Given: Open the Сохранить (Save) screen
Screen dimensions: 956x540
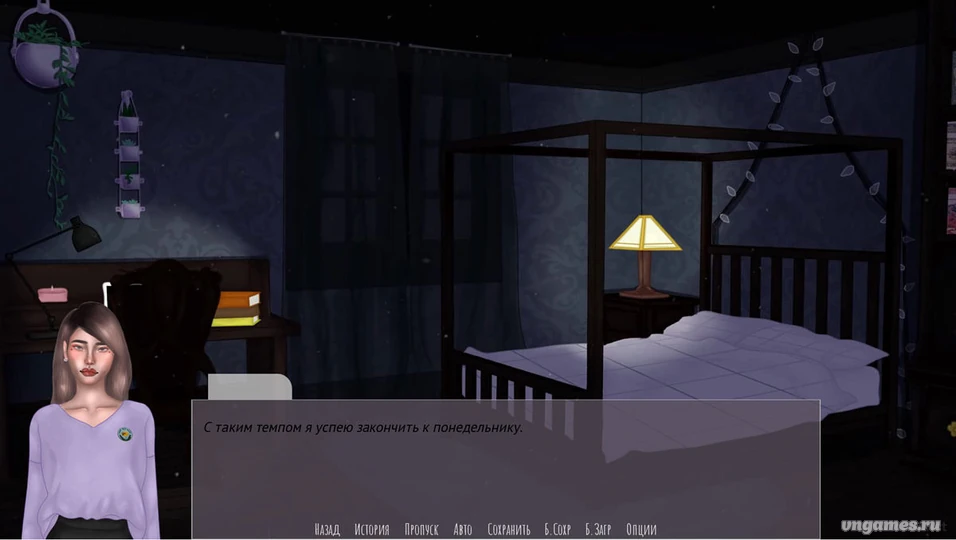Looking at the screenshot, I should pos(509,529).
